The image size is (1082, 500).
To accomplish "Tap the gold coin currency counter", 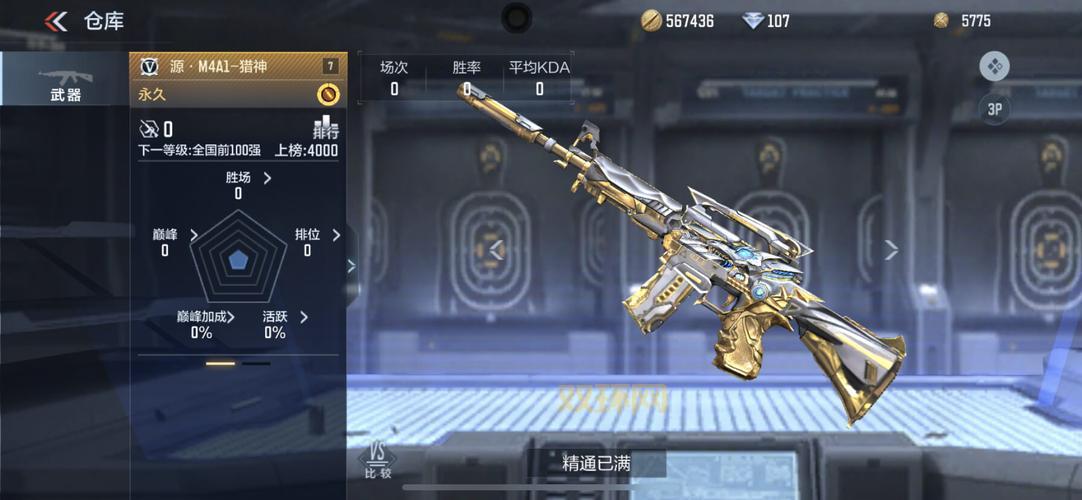I will click(x=677, y=20).
